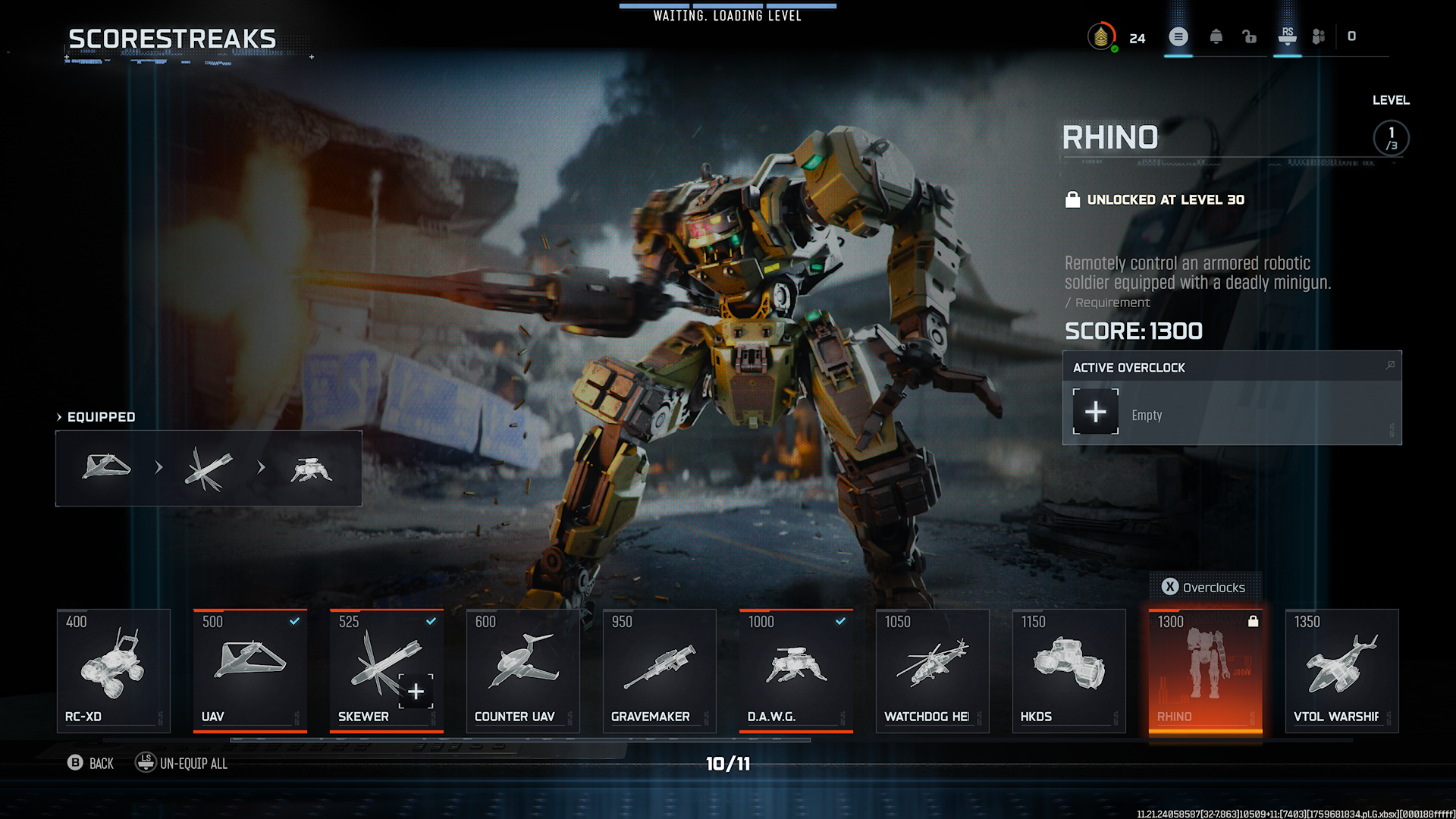Select the locked Rhino scorestreak
The image size is (1456, 819).
point(1206,670)
